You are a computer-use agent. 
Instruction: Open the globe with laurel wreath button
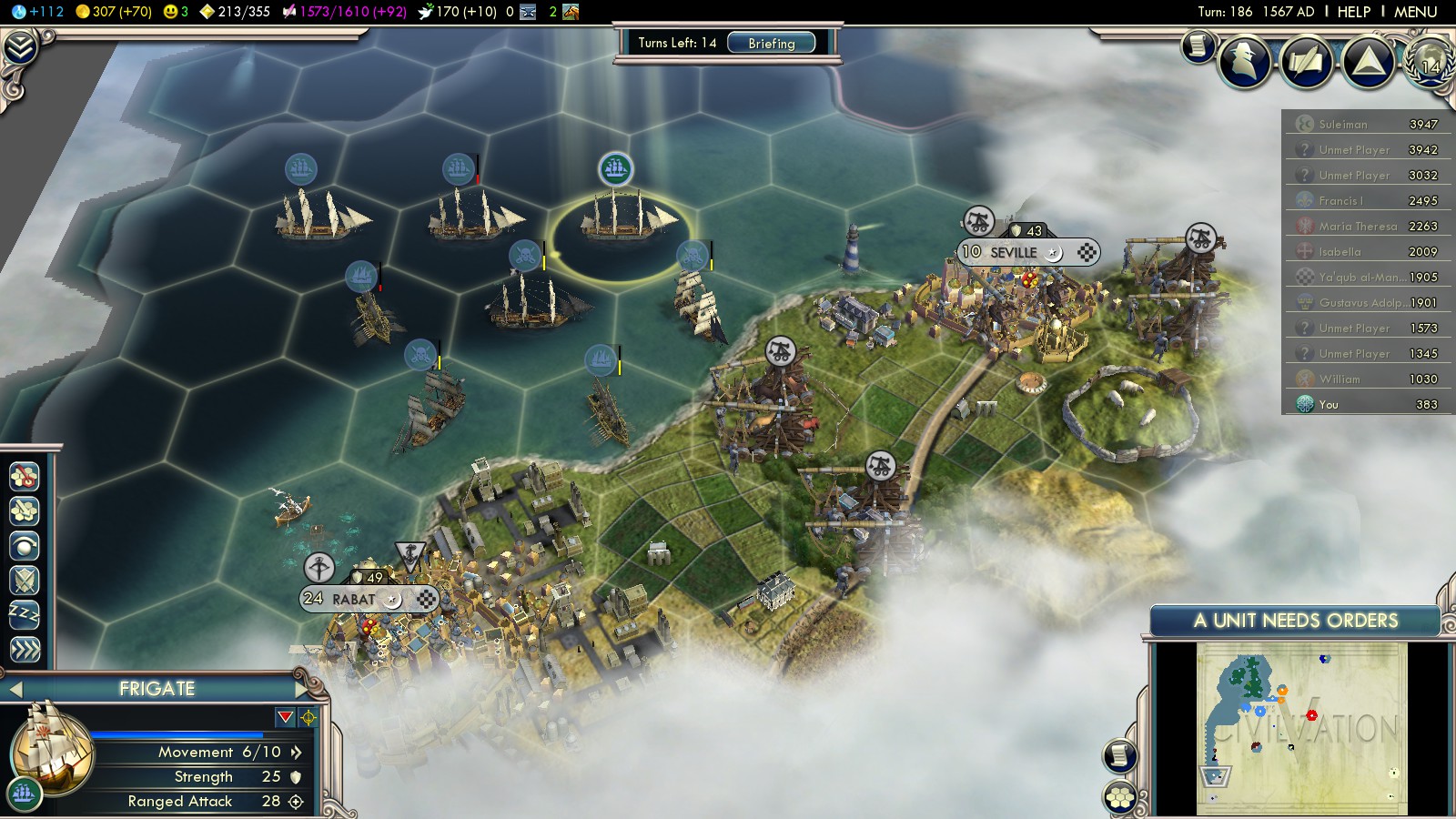click(1430, 62)
